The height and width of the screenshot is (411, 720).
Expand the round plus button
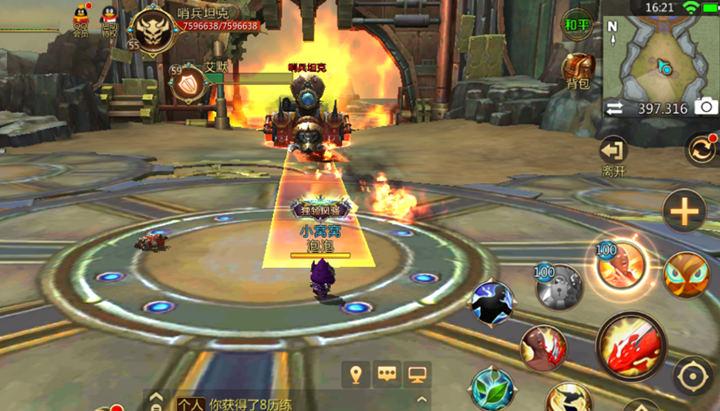tap(684, 211)
